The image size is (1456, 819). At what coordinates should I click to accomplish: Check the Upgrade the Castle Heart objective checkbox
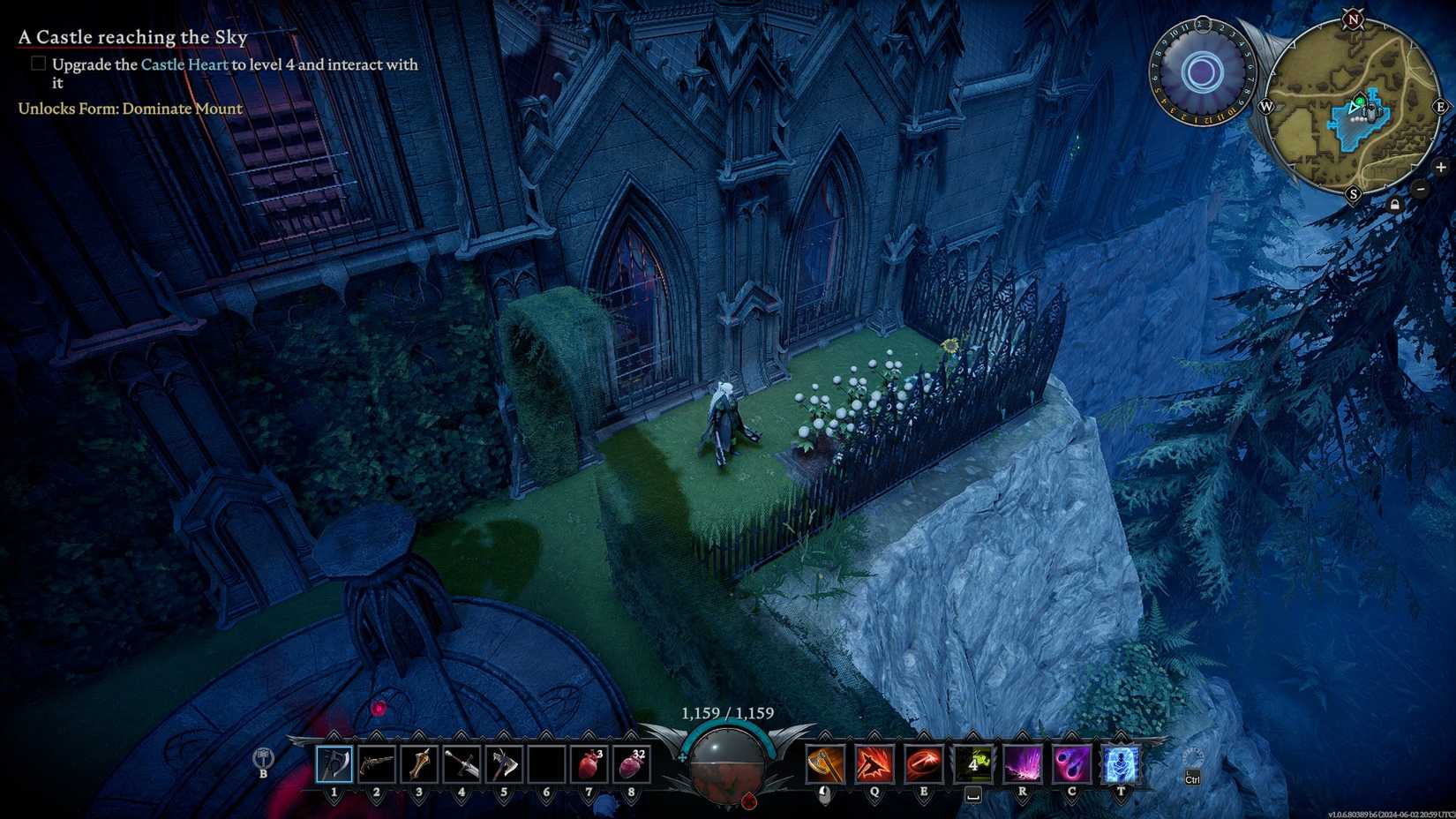tap(39, 63)
